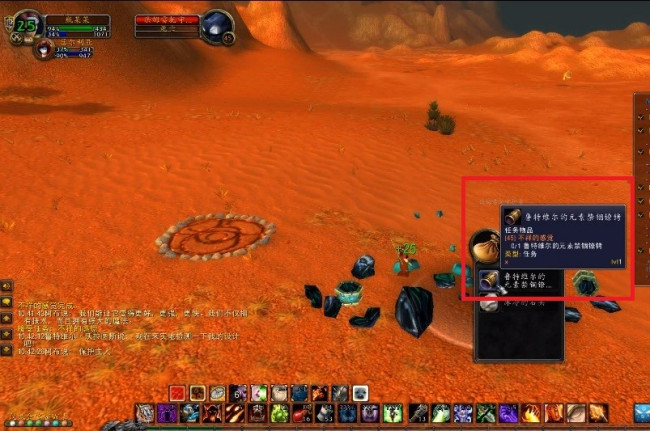Use the first red pet bar ability
This screenshot has width=650, height=431.
coord(177,393)
